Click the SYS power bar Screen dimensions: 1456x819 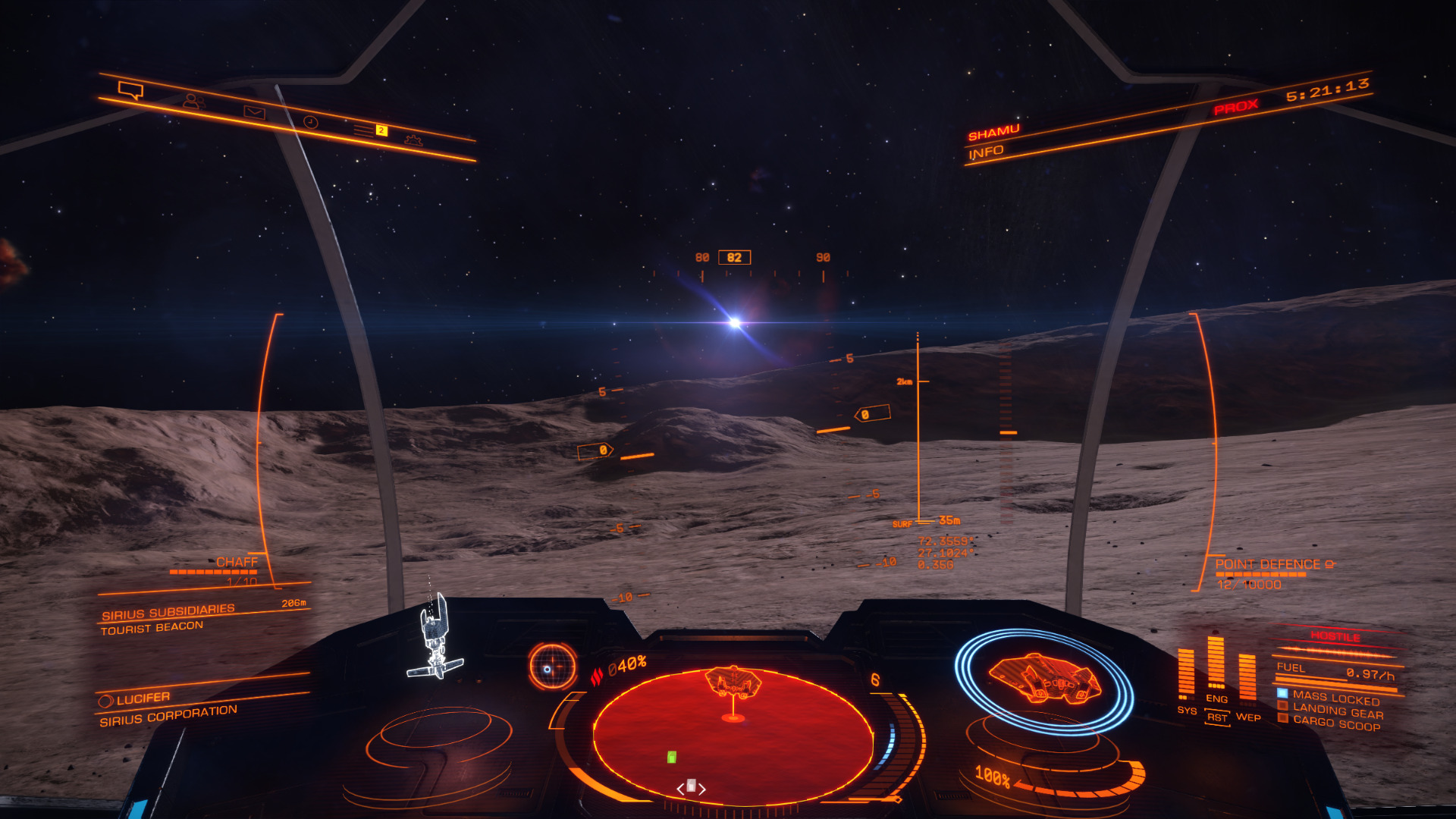[1186, 673]
